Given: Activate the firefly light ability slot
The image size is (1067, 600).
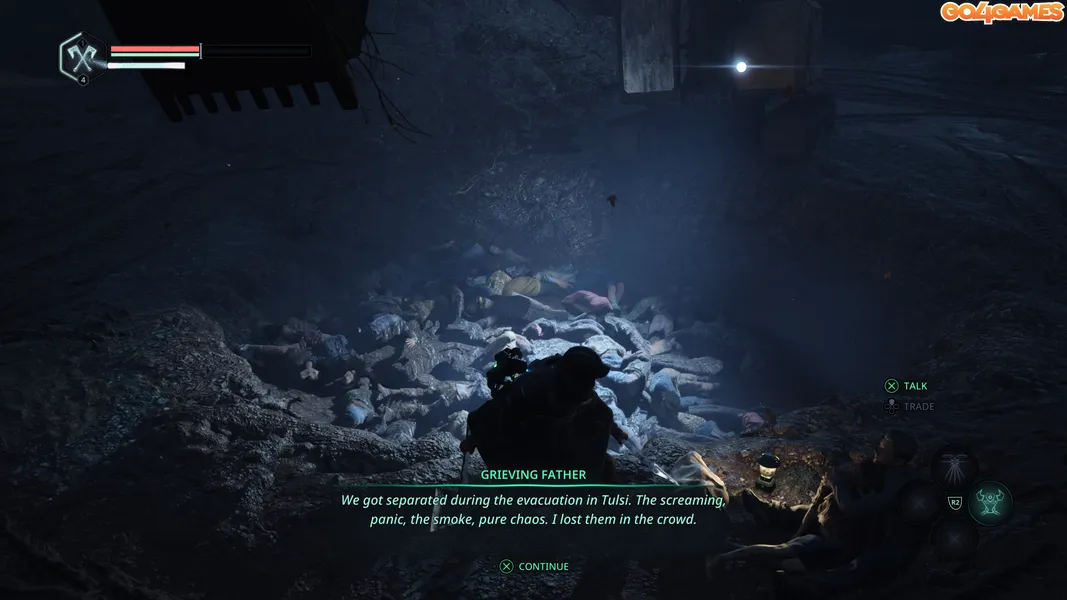Looking at the screenshot, I should [955, 466].
